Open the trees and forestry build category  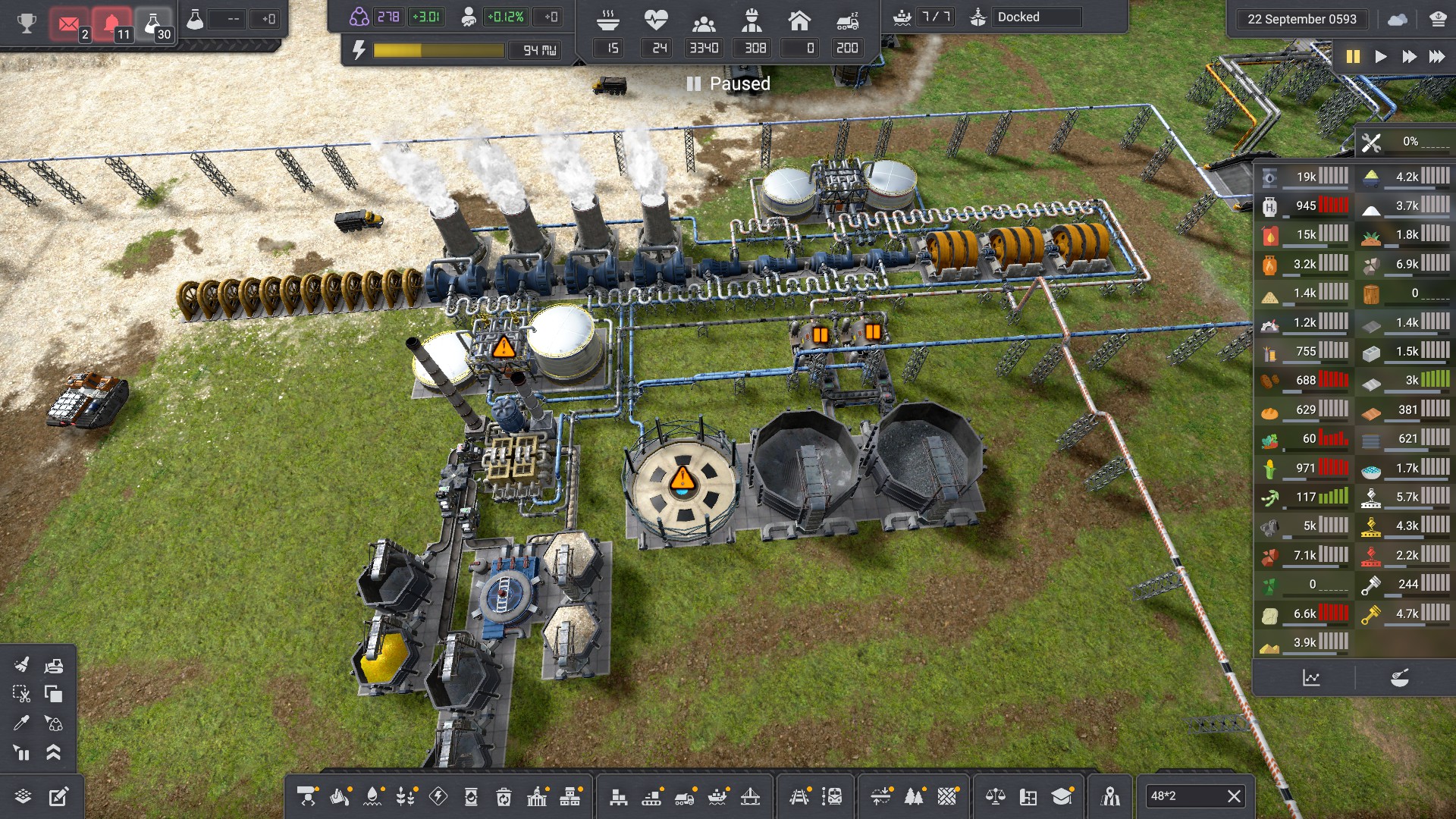(x=914, y=796)
